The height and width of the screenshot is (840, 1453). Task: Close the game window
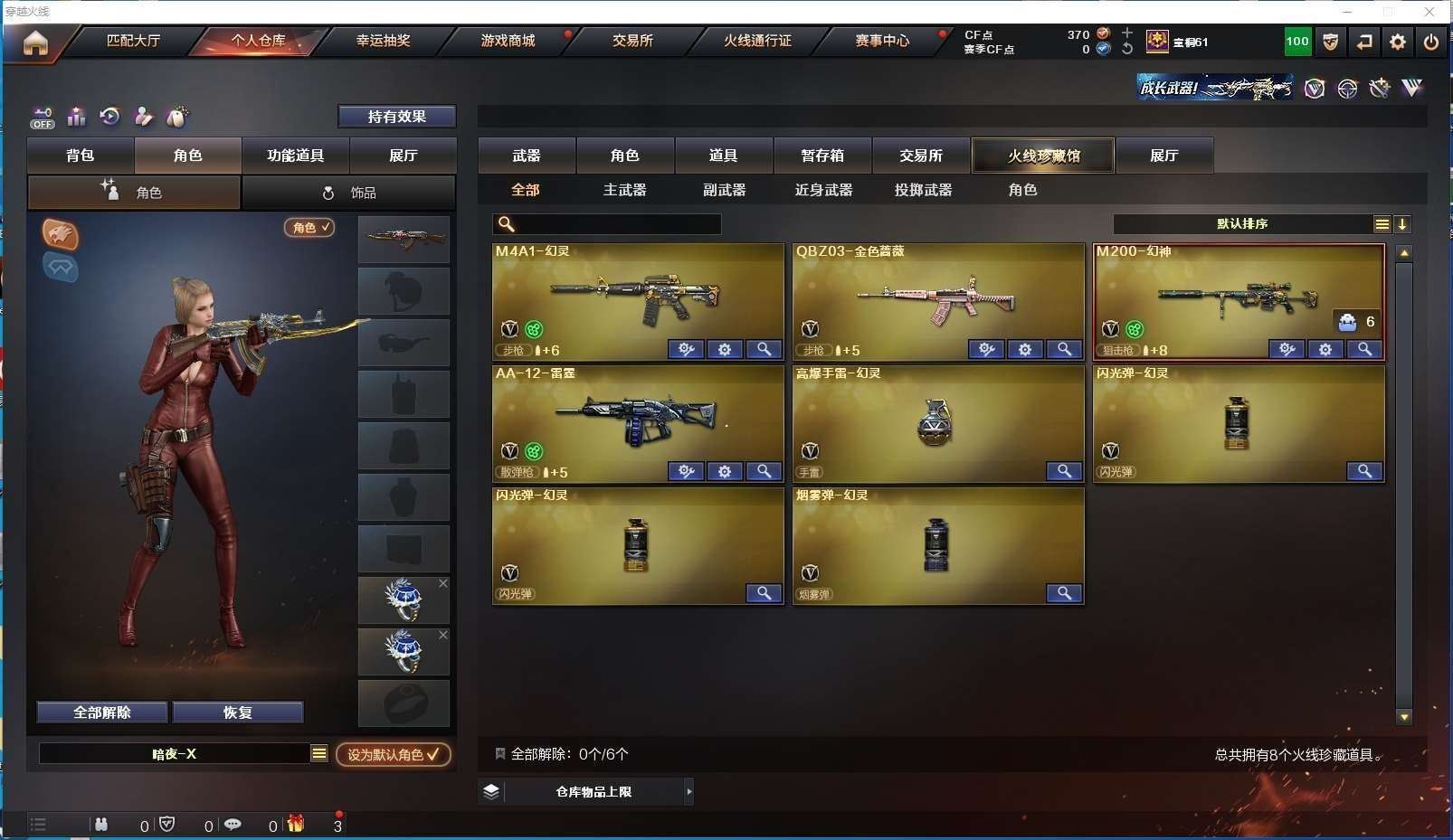click(1429, 12)
